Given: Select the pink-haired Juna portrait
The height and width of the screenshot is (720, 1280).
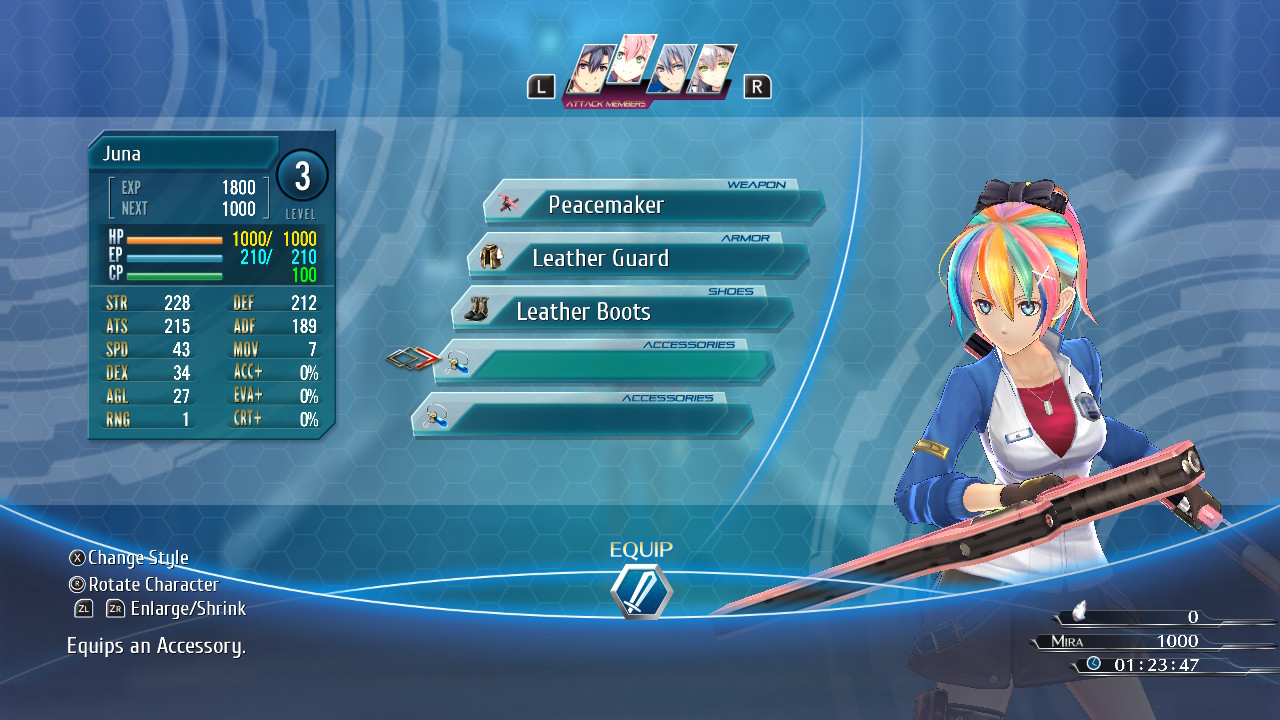Looking at the screenshot, I should [633, 64].
